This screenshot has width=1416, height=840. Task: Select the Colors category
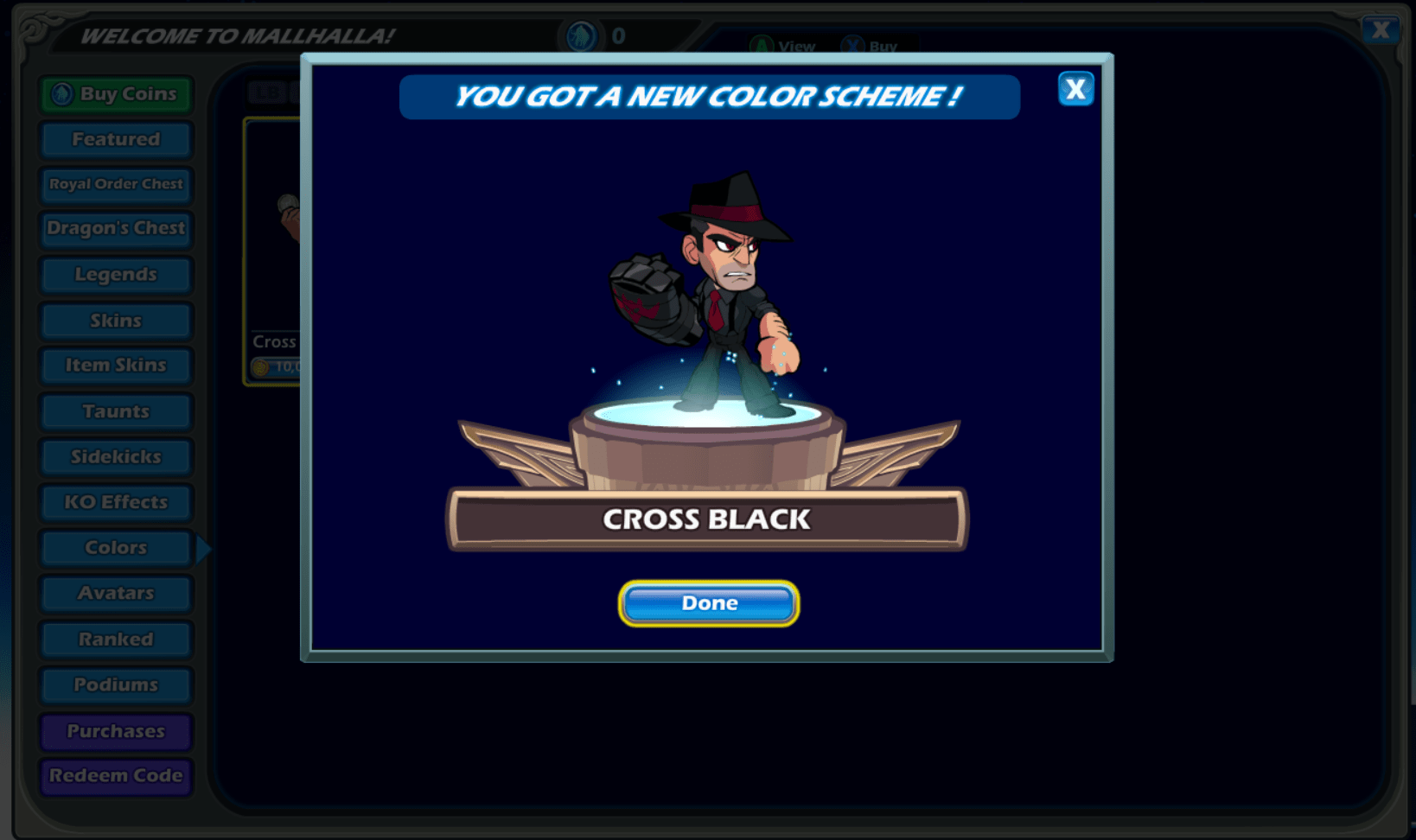point(115,547)
